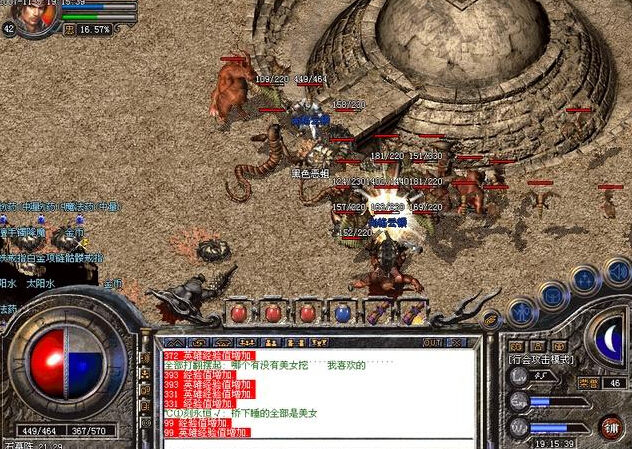632x449 pixels.
Task: Click the small gold round button
Action: click(x=490, y=320)
